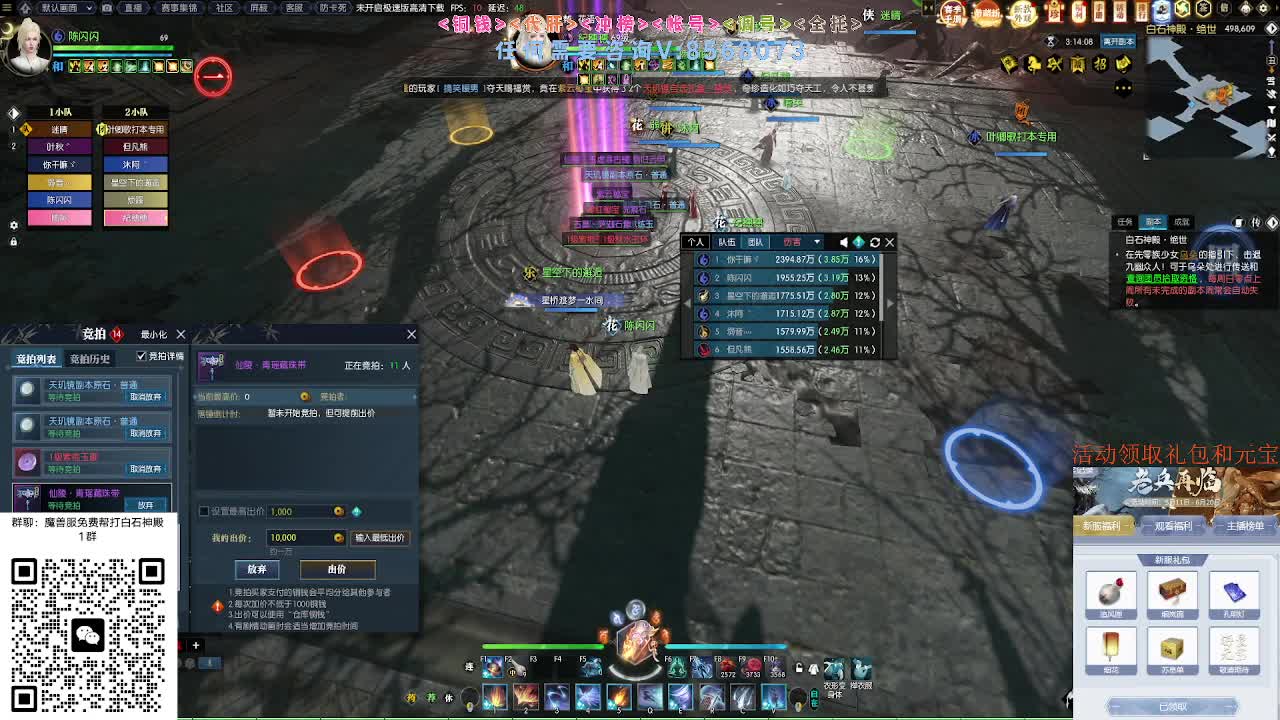This screenshot has width=1280, height=720.
Task: Mute the damage meter speaker toggle
Action: tap(844, 242)
